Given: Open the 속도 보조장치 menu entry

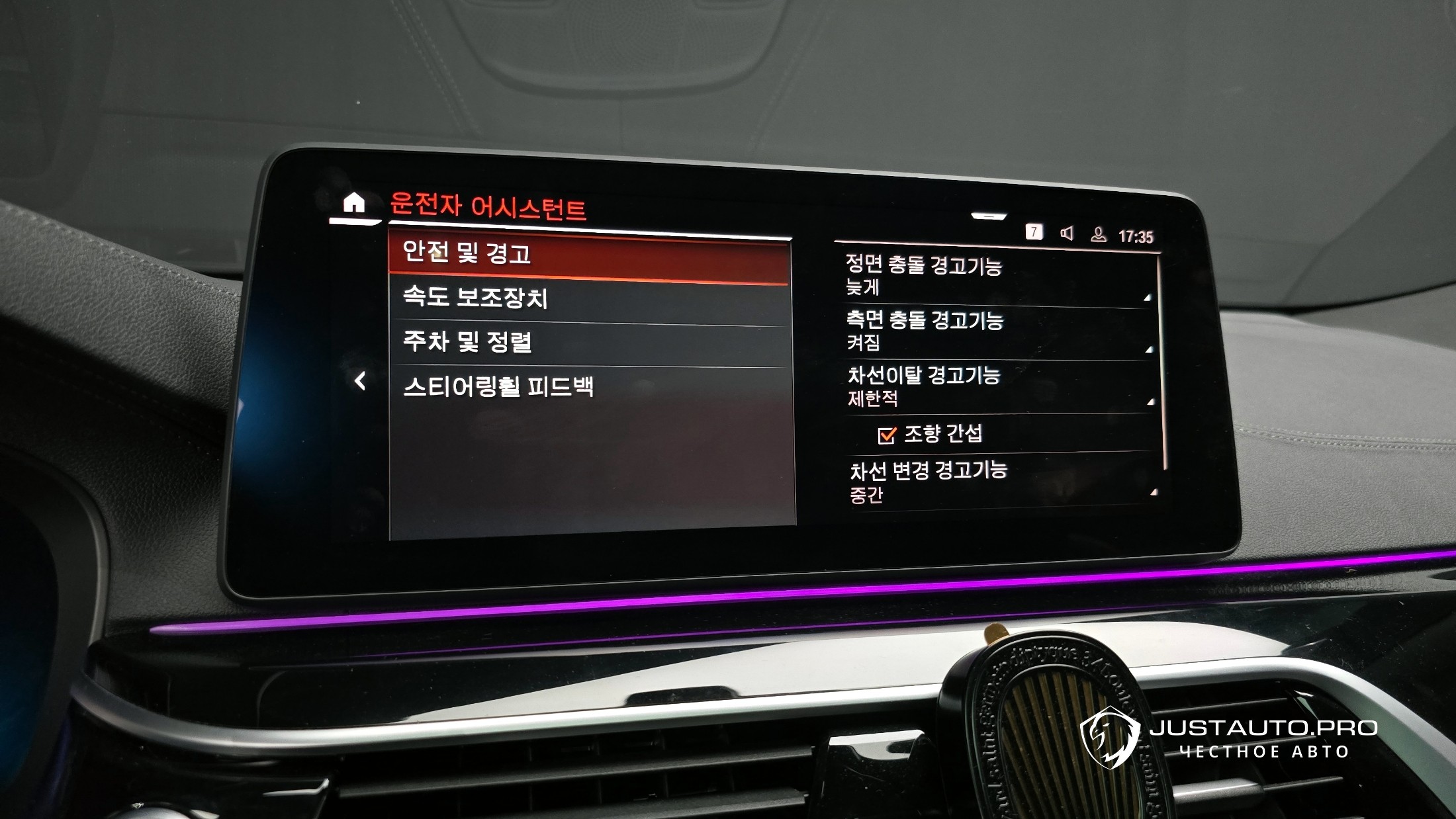Looking at the screenshot, I should (589, 298).
